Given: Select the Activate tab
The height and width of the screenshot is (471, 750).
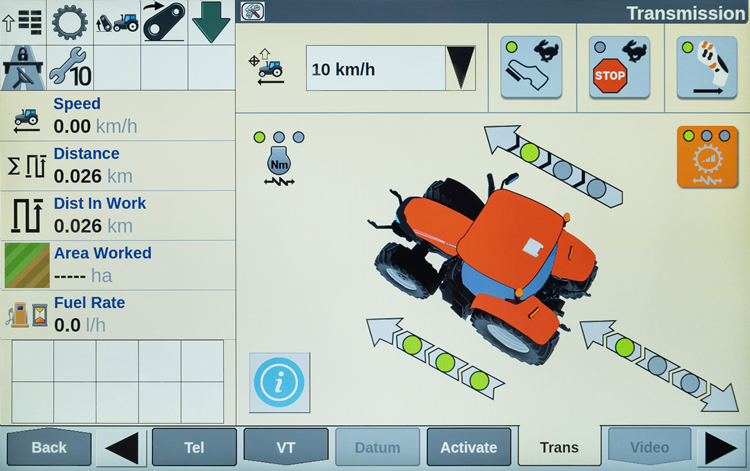Looking at the screenshot, I should point(469,447).
